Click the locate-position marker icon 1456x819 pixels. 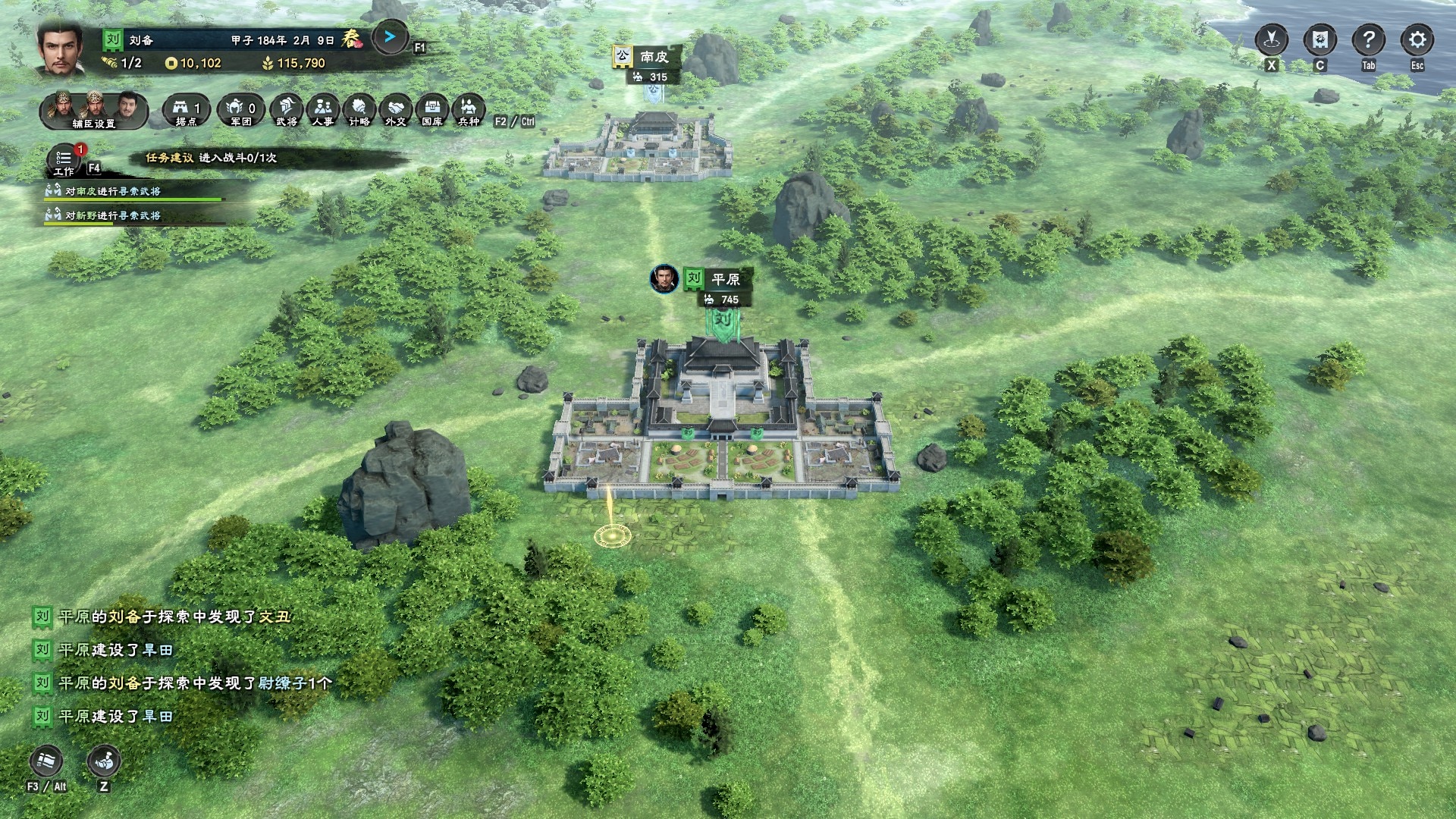coord(1272,39)
